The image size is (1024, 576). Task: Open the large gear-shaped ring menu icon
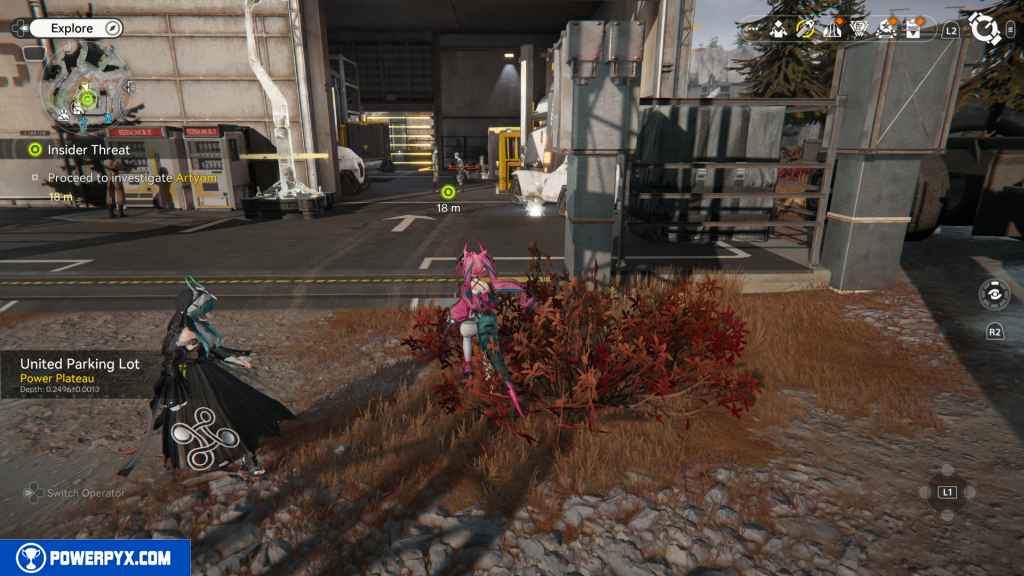pos(985,29)
